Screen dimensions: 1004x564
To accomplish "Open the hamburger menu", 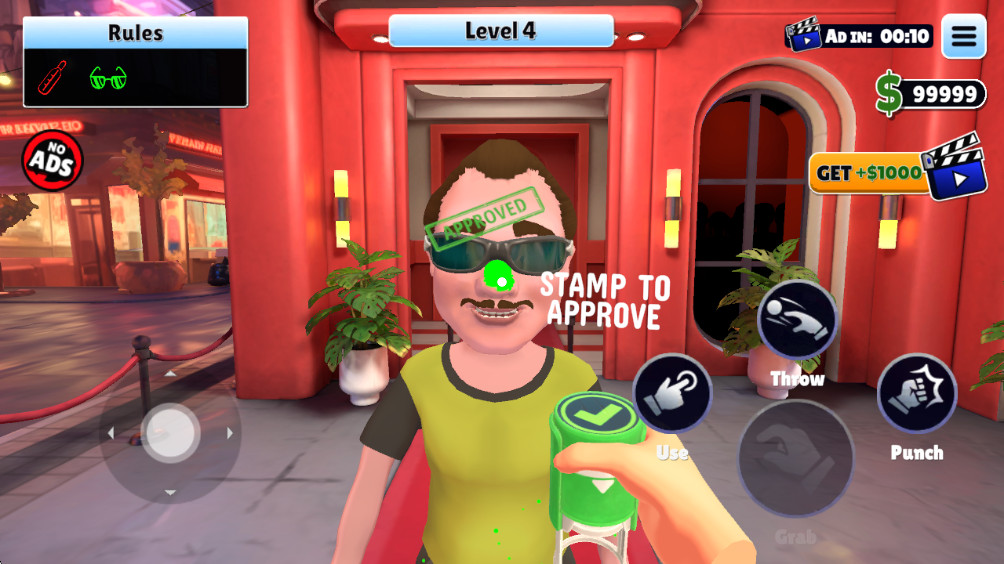I will tap(963, 37).
